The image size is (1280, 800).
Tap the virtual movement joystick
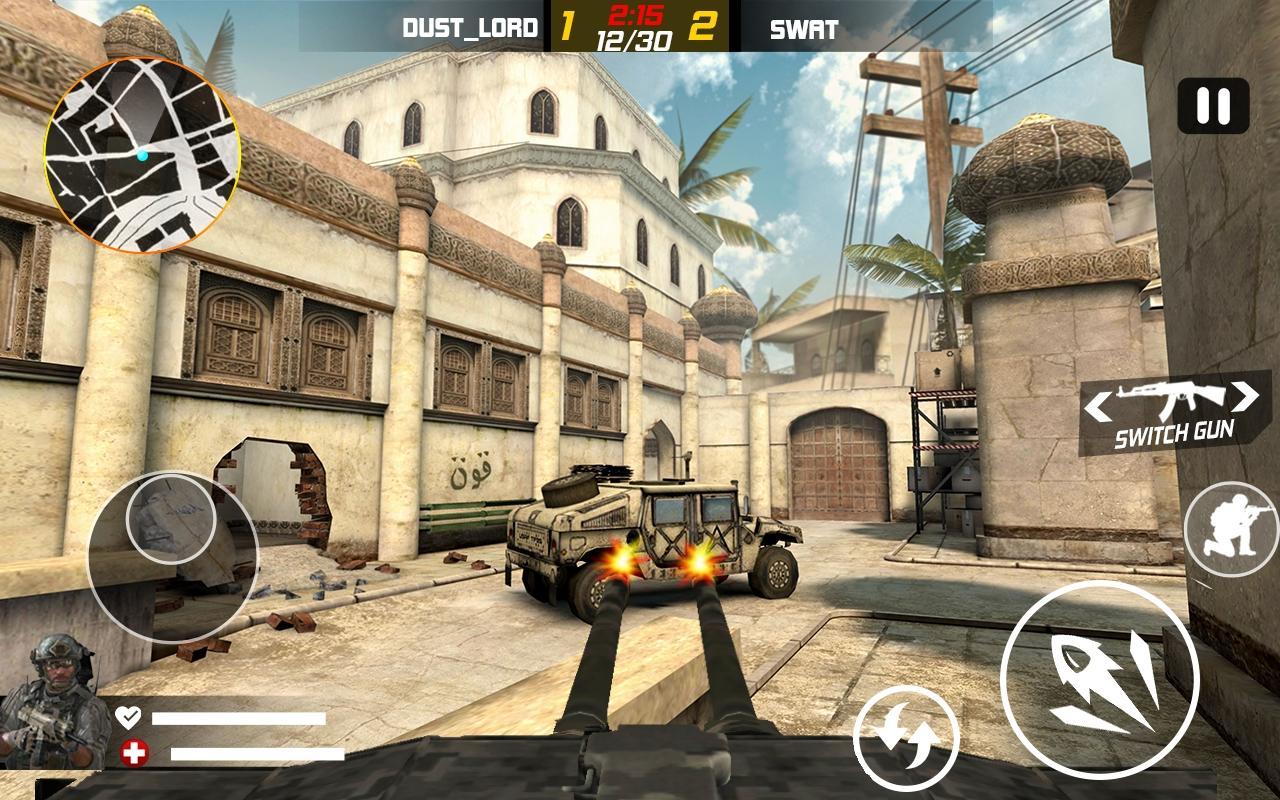click(172, 554)
